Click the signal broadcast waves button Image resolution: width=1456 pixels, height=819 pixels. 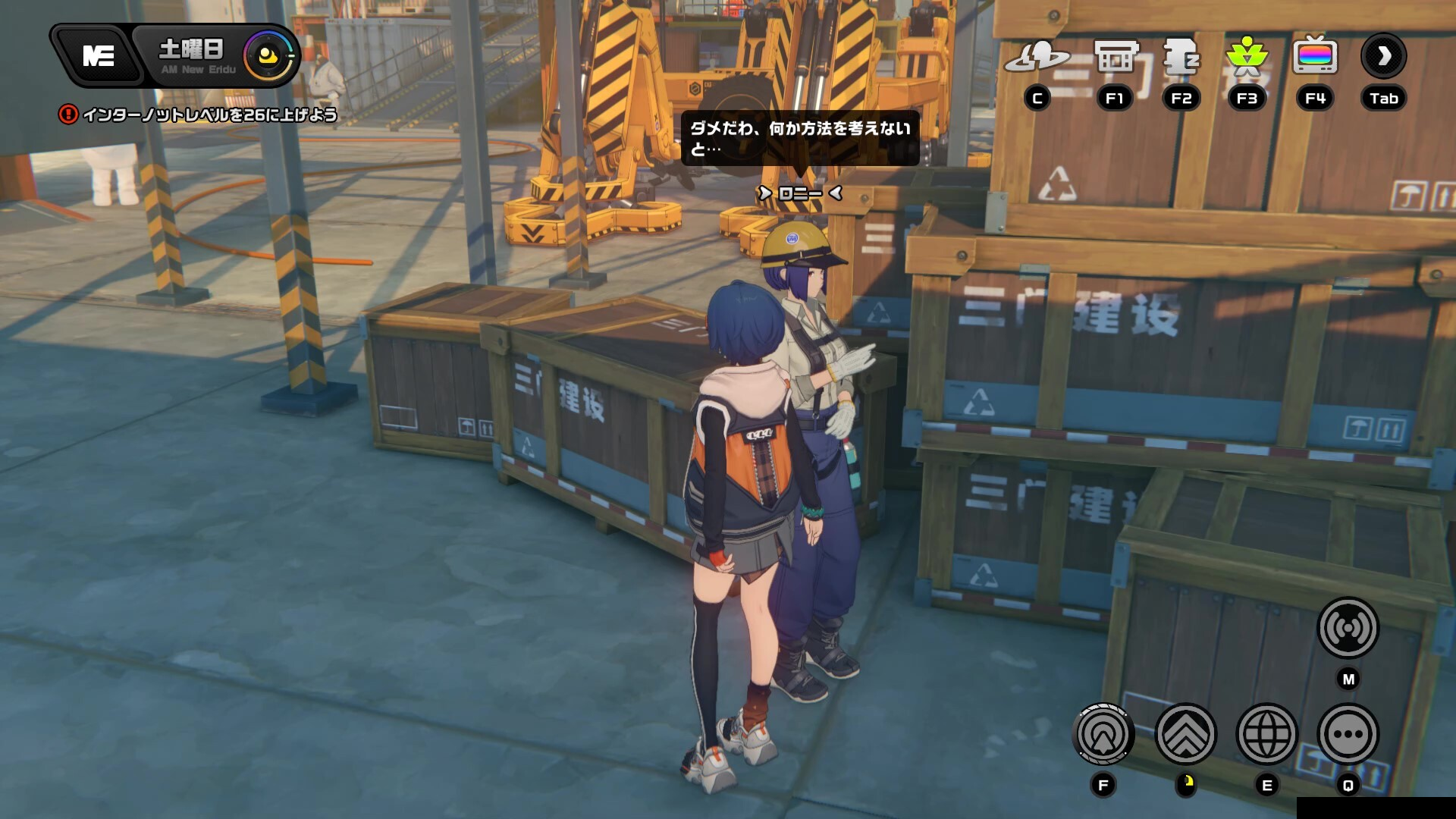[x=1348, y=628]
